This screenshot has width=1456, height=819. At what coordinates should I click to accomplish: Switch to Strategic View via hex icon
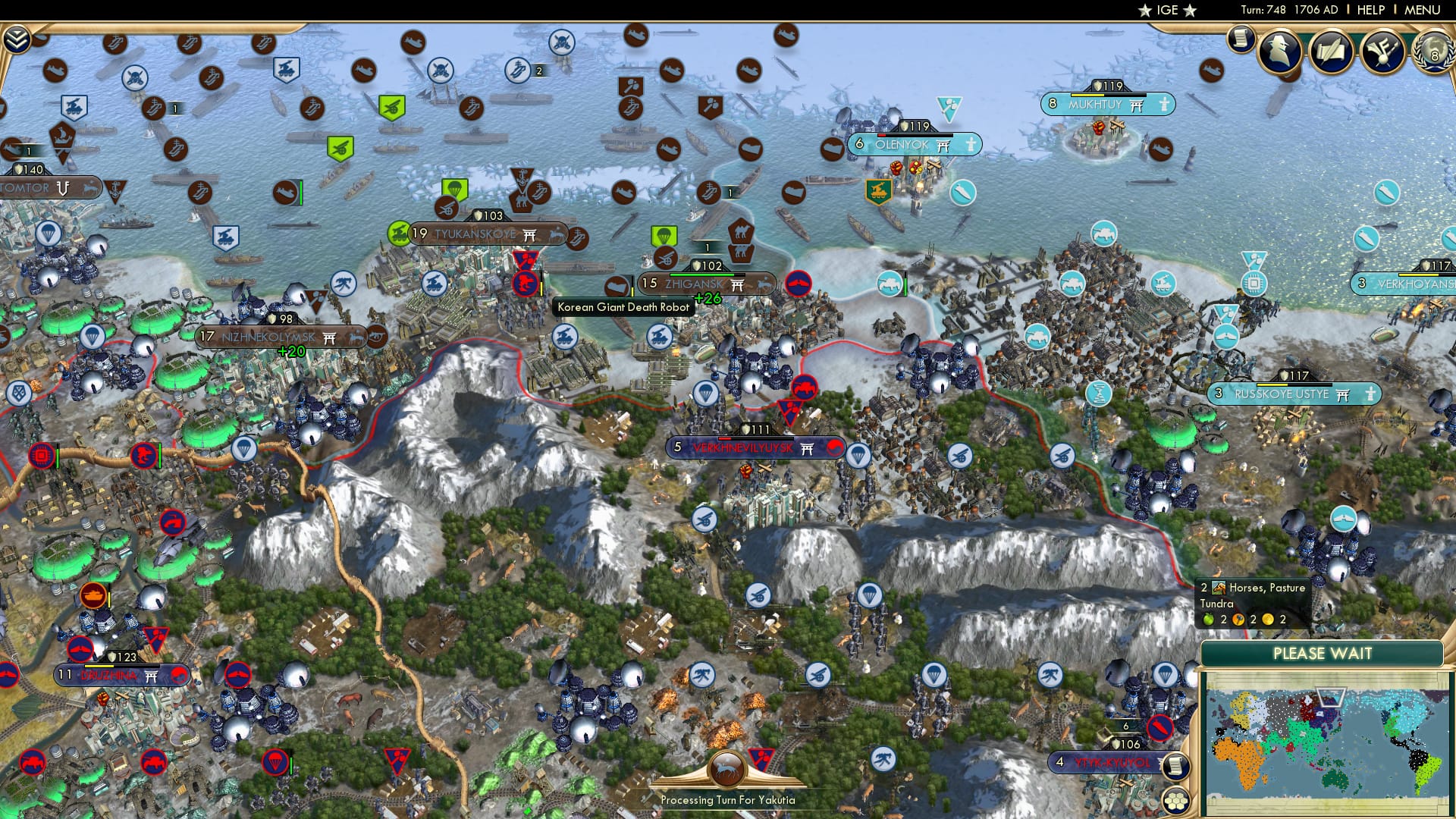tap(1176, 800)
